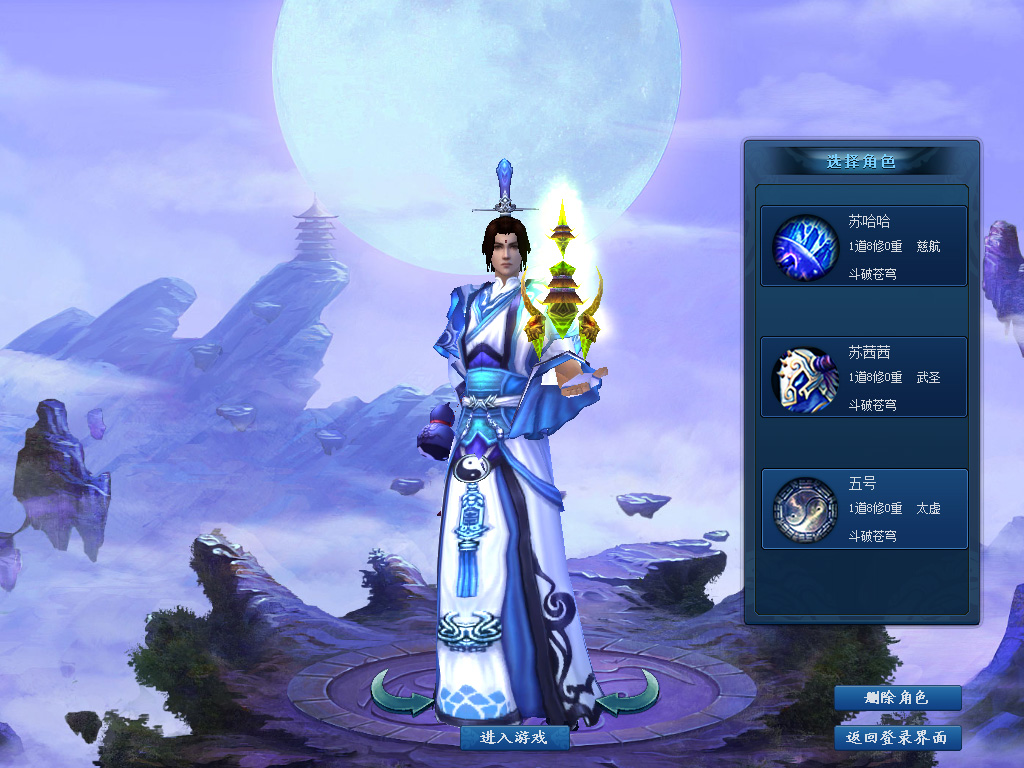The width and height of the screenshot is (1024, 768).
Task: Return via the 返回登录界面 button
Action: 897,738
